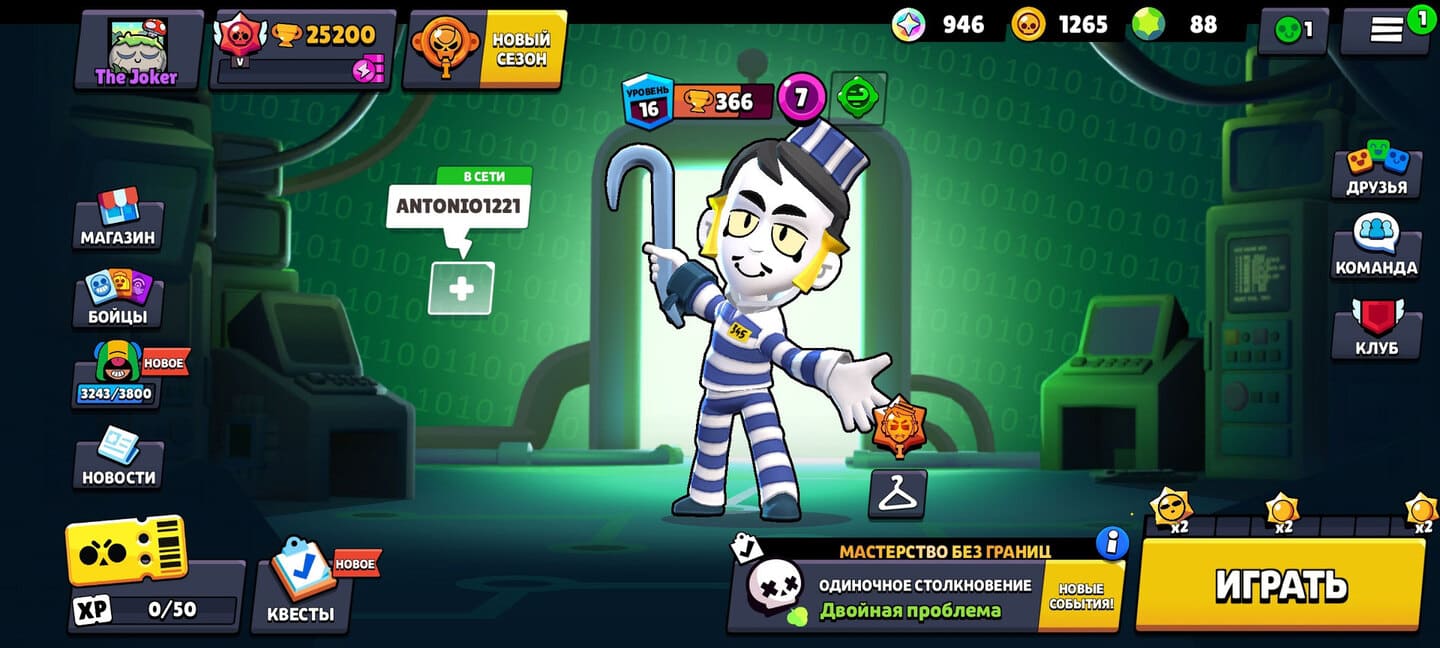Open the КЛУБ club page

click(x=1376, y=329)
